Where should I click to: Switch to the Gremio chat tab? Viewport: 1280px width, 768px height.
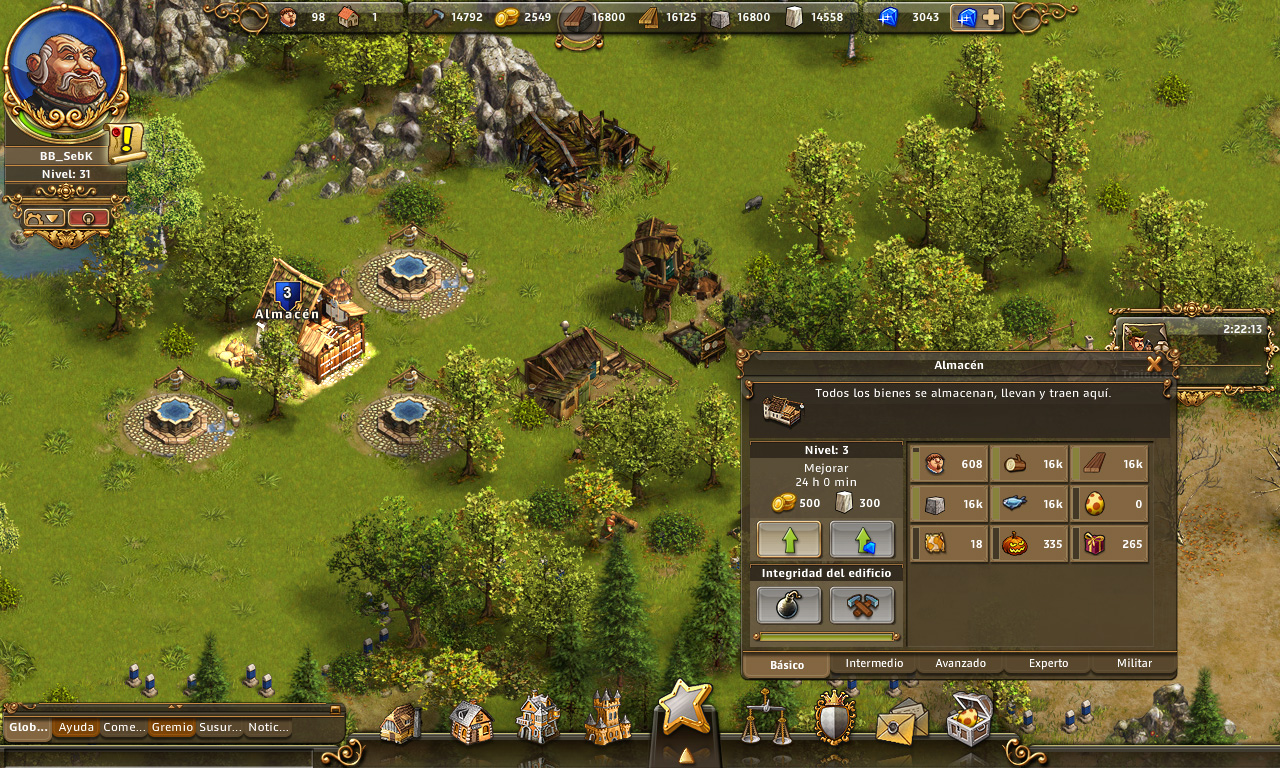[172, 727]
